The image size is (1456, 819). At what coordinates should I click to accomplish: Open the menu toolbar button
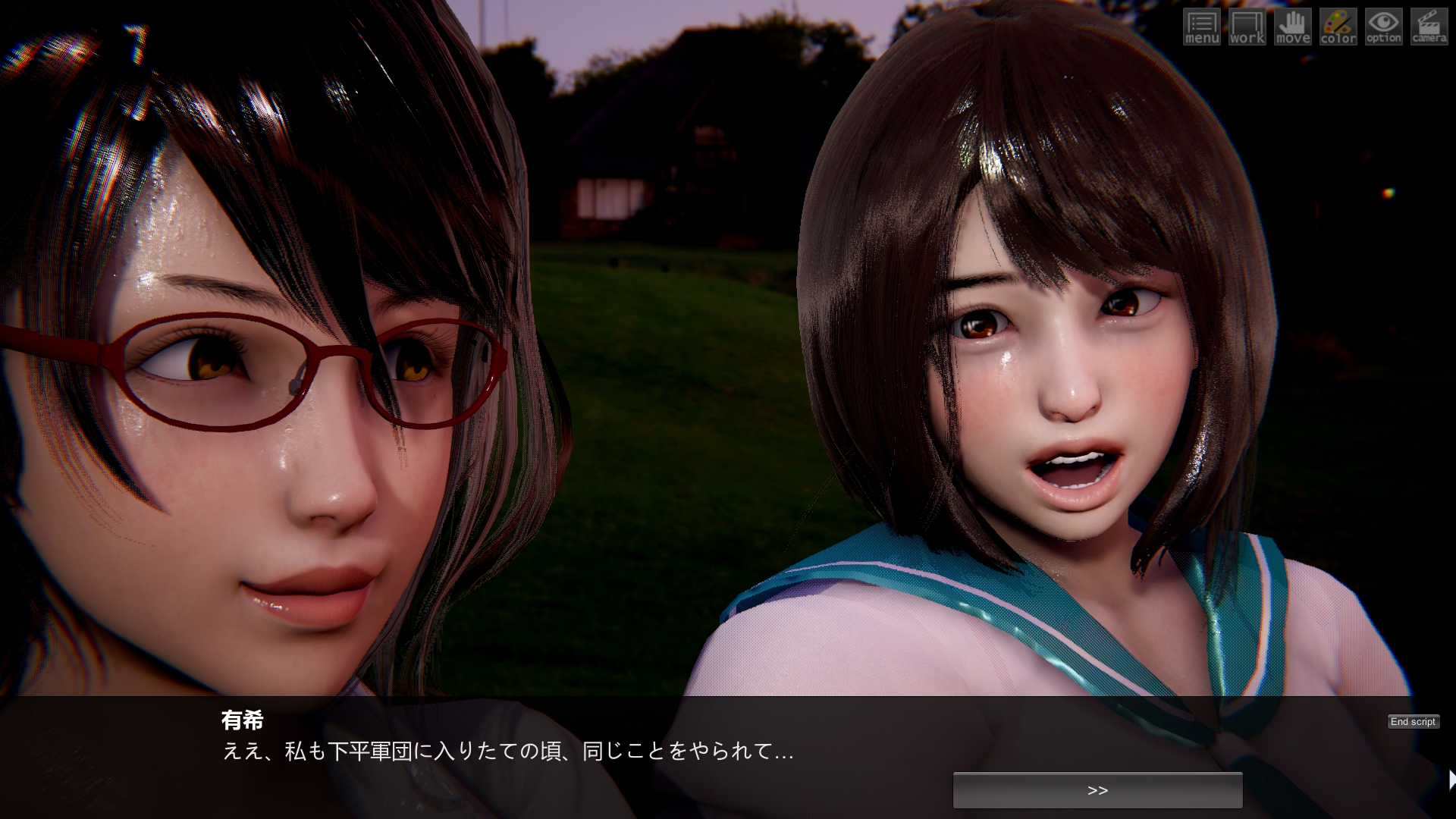pos(1202,27)
